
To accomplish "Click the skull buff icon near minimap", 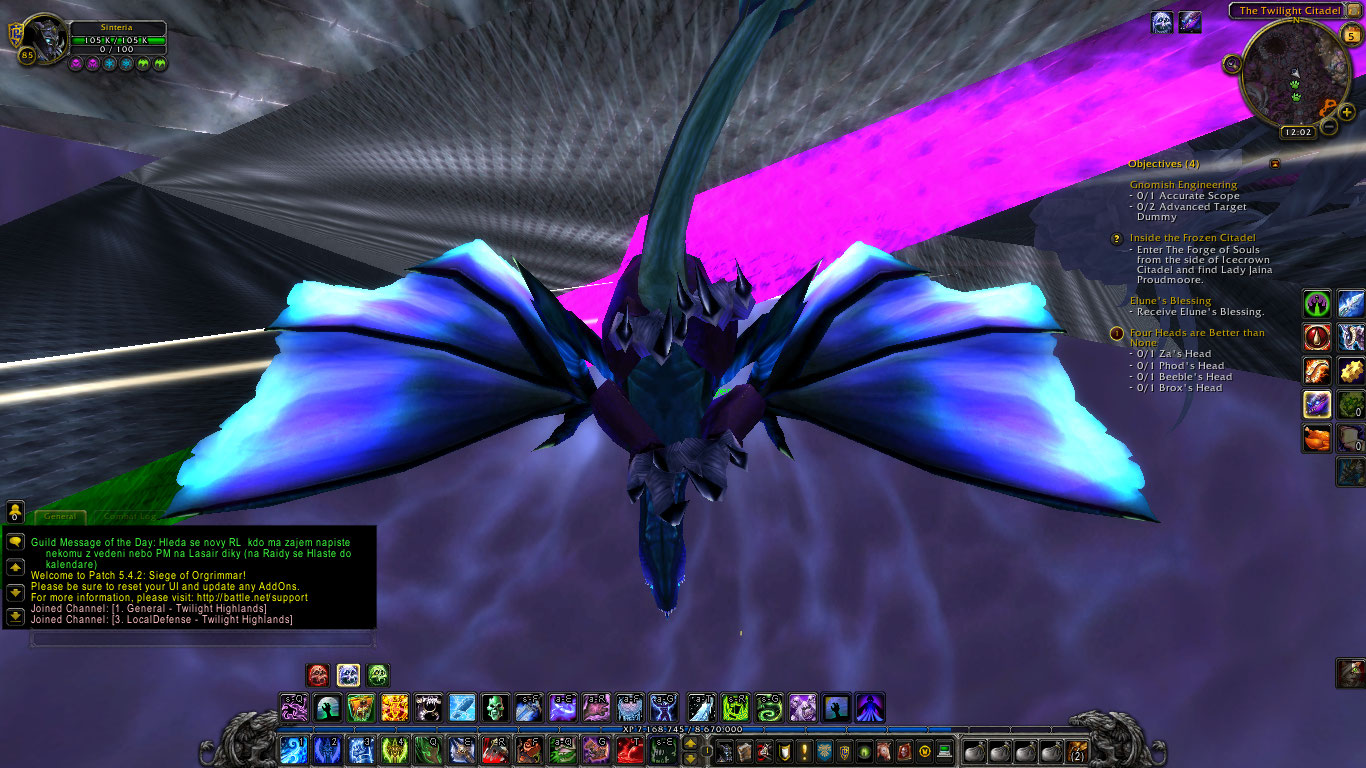I will point(1161,22).
